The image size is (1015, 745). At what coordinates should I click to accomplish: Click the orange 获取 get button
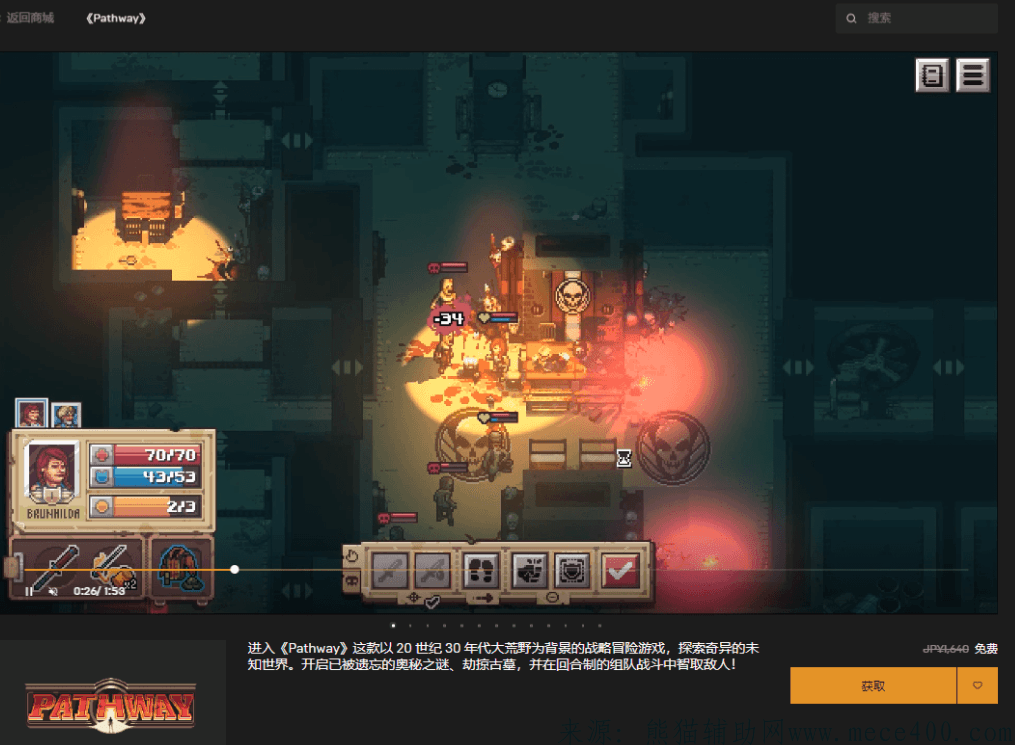872,686
